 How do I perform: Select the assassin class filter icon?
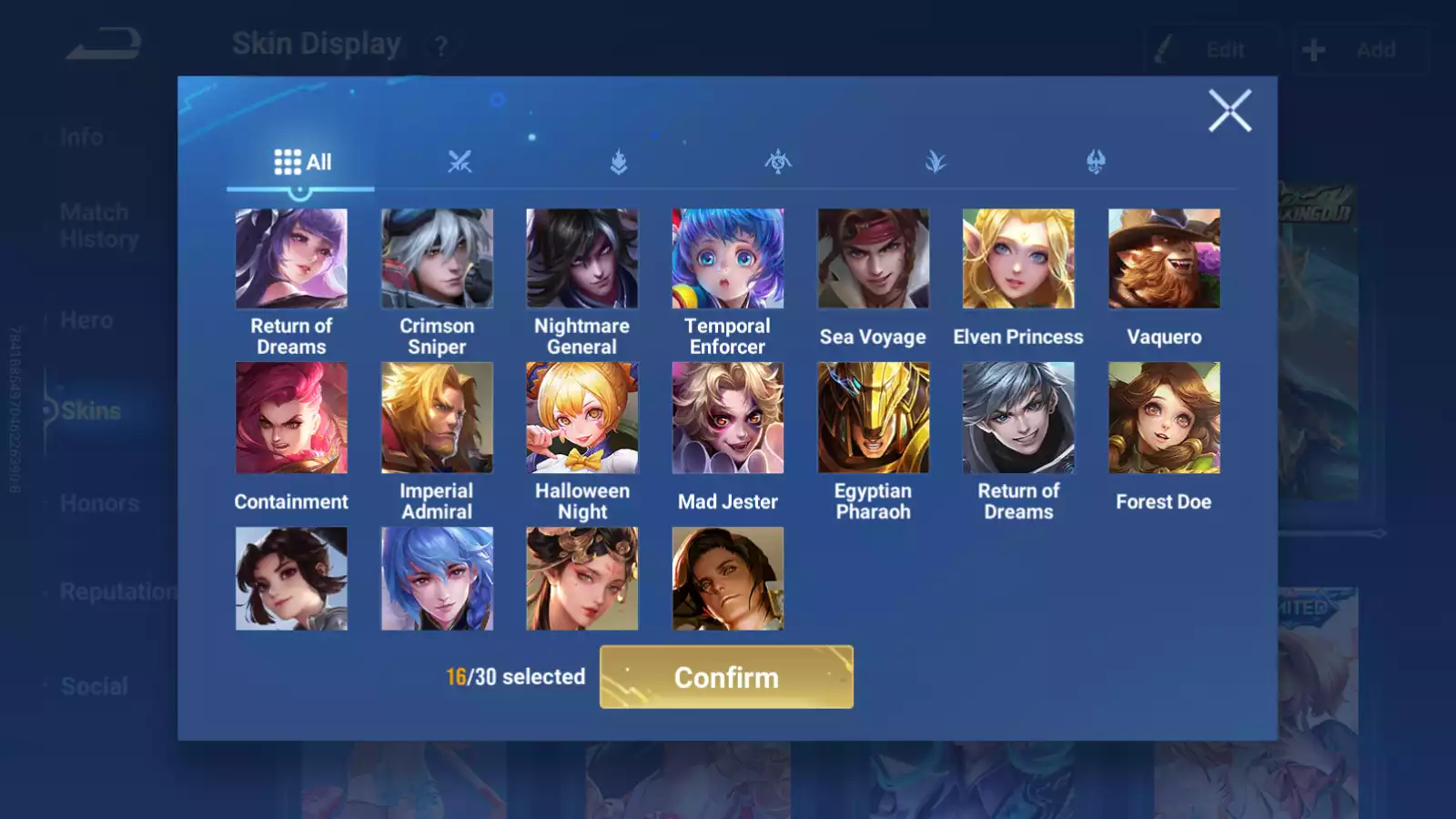776,162
